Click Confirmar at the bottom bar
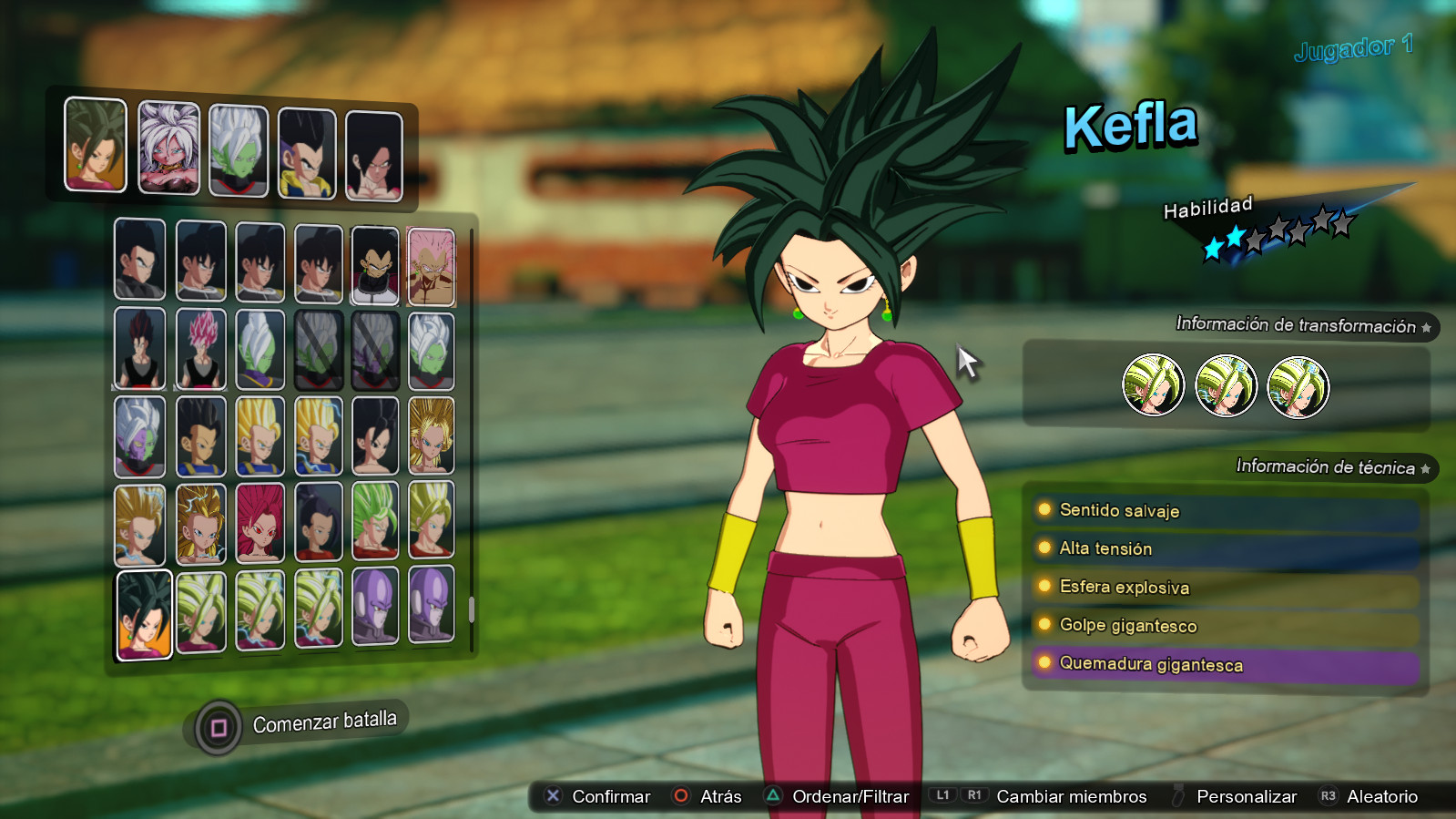The image size is (1456, 819). [x=608, y=795]
